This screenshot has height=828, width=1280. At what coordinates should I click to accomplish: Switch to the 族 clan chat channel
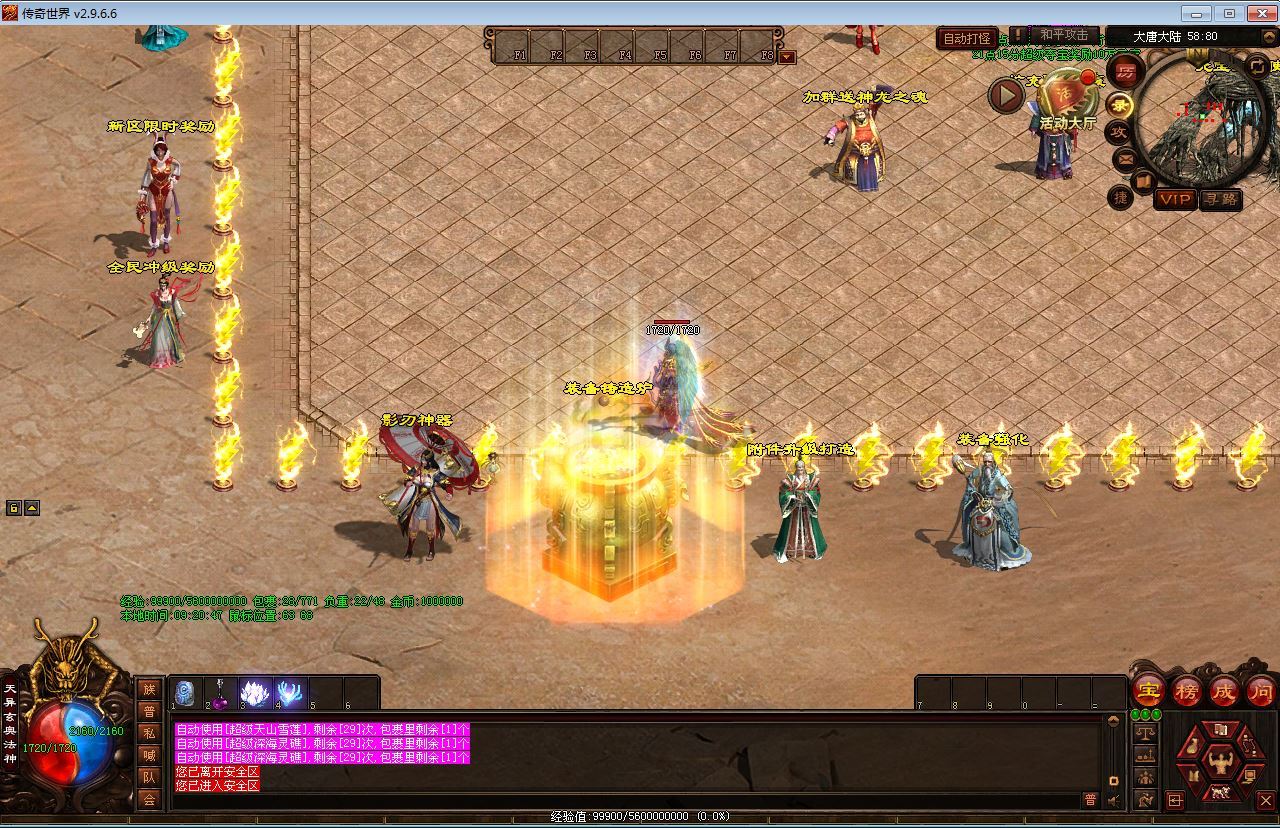pyautogui.click(x=149, y=689)
